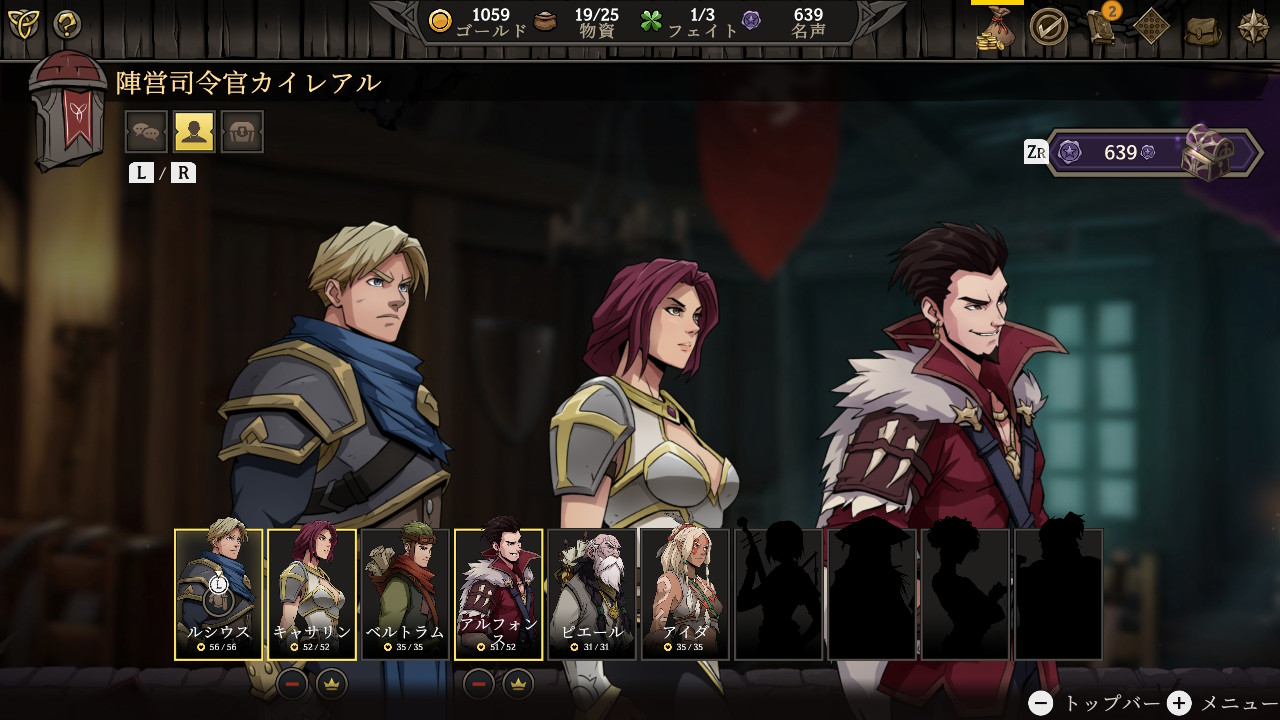Open the party member silhouette tab

click(194, 131)
